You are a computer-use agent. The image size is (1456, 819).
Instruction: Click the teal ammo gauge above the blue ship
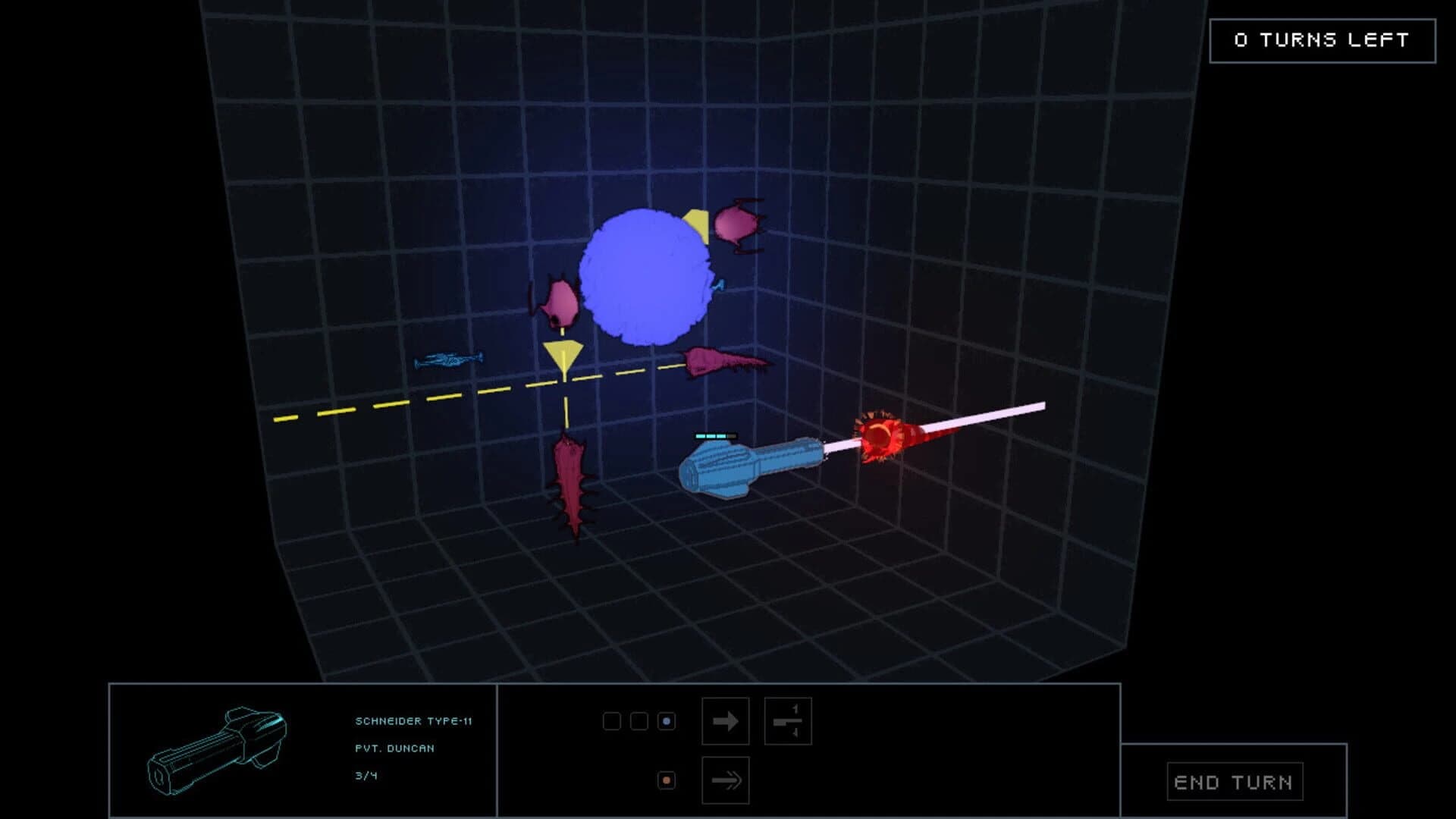[x=714, y=435]
